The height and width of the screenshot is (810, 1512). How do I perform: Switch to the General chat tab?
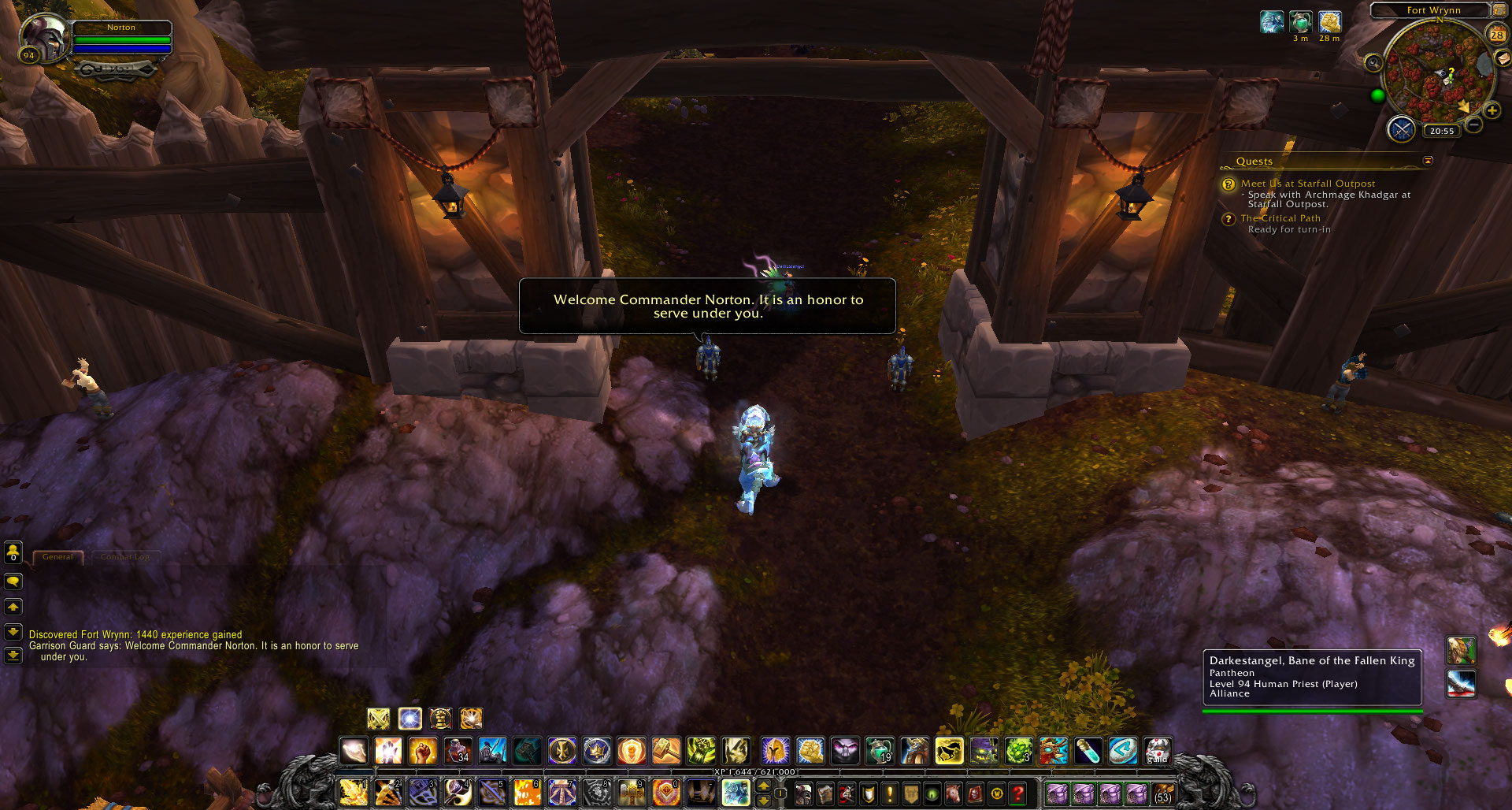(x=57, y=557)
